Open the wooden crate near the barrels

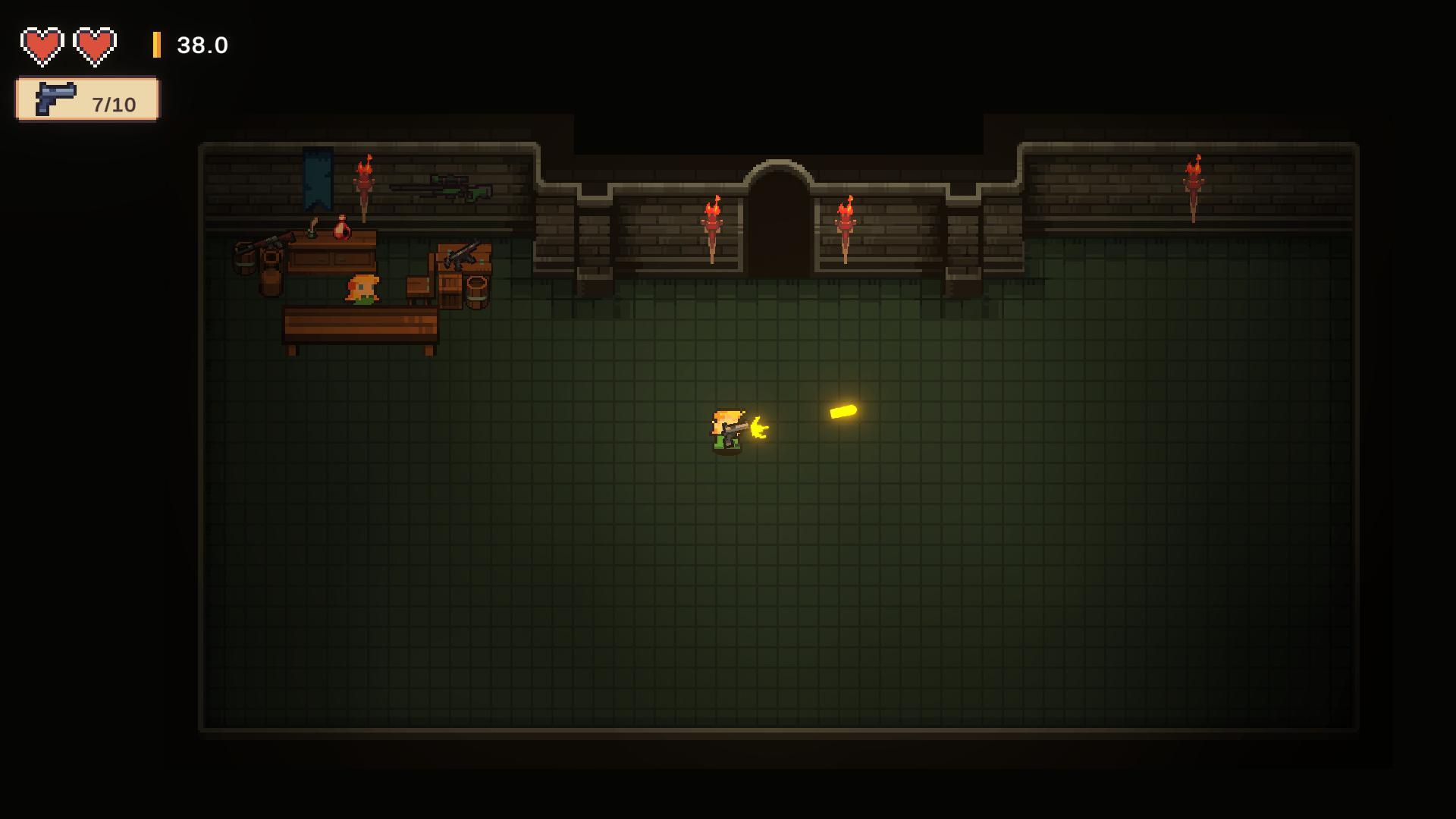coord(453,288)
